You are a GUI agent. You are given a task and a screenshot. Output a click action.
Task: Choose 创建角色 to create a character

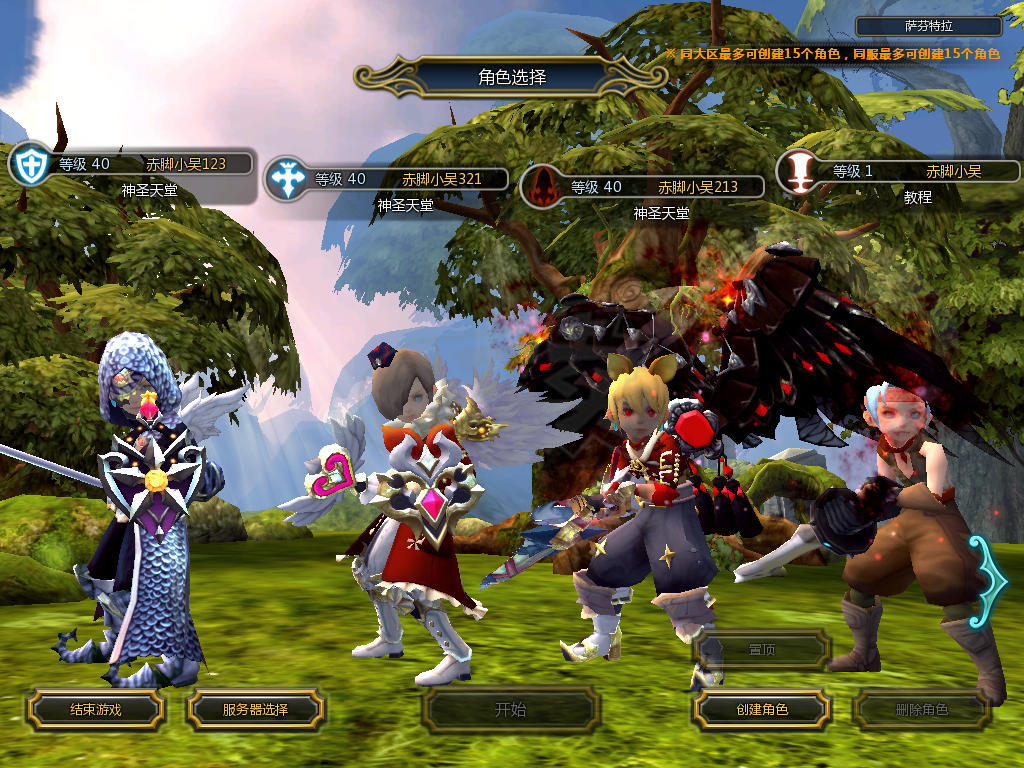point(762,709)
